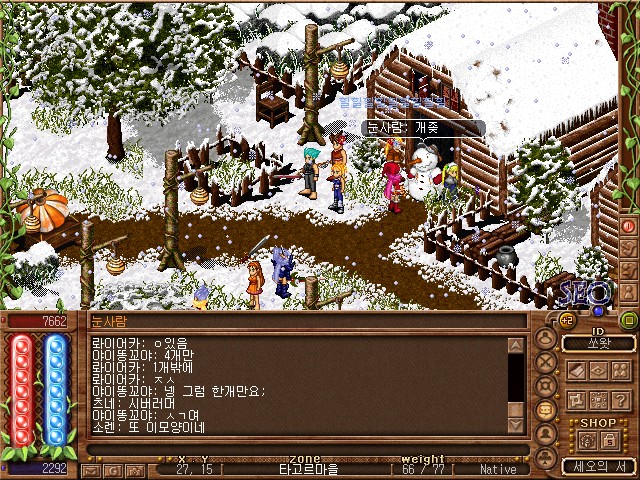Click the head-and-shoulders round portrait button
Viewport: 640px width, 480px height.
[x=546, y=337]
